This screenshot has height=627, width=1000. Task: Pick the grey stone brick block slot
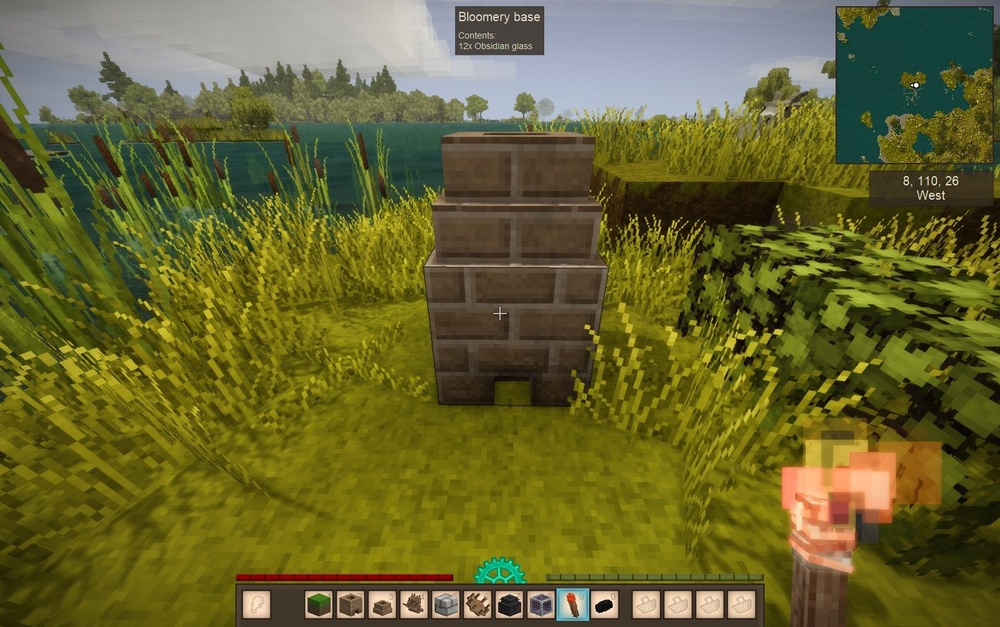pyautogui.click(x=445, y=605)
